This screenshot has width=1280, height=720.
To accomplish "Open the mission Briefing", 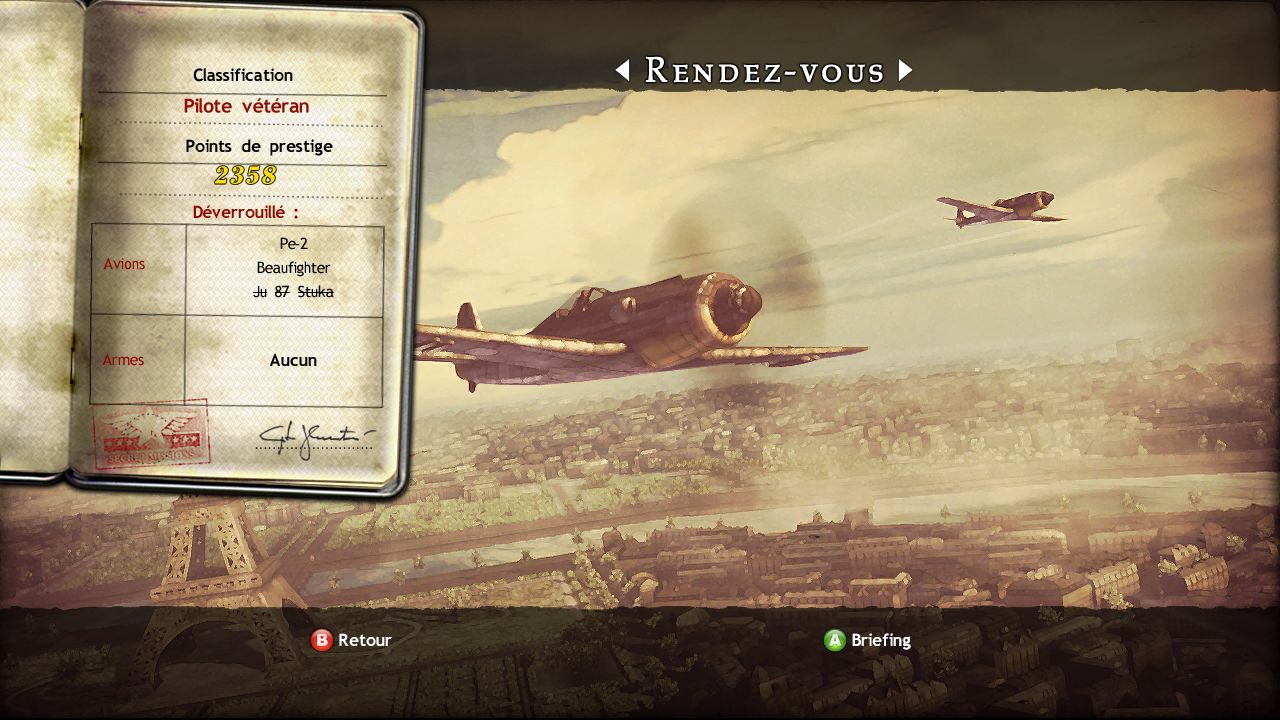I will tap(867, 640).
